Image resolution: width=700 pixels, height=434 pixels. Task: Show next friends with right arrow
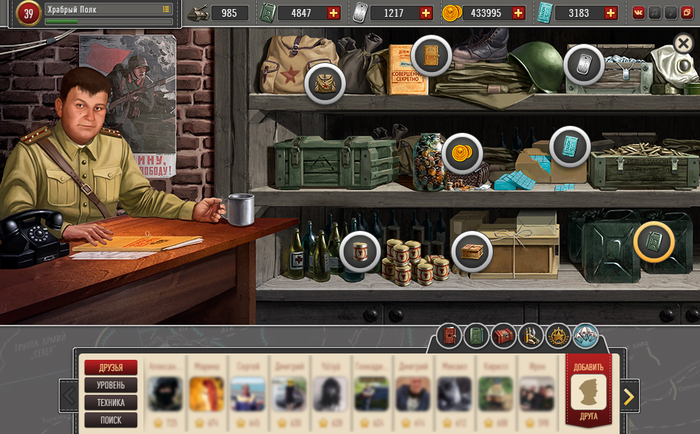pyautogui.click(x=628, y=396)
